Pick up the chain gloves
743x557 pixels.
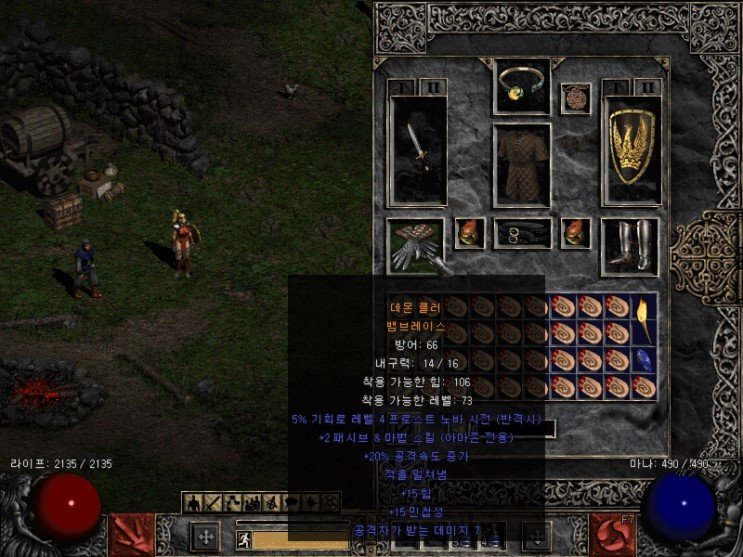414,245
